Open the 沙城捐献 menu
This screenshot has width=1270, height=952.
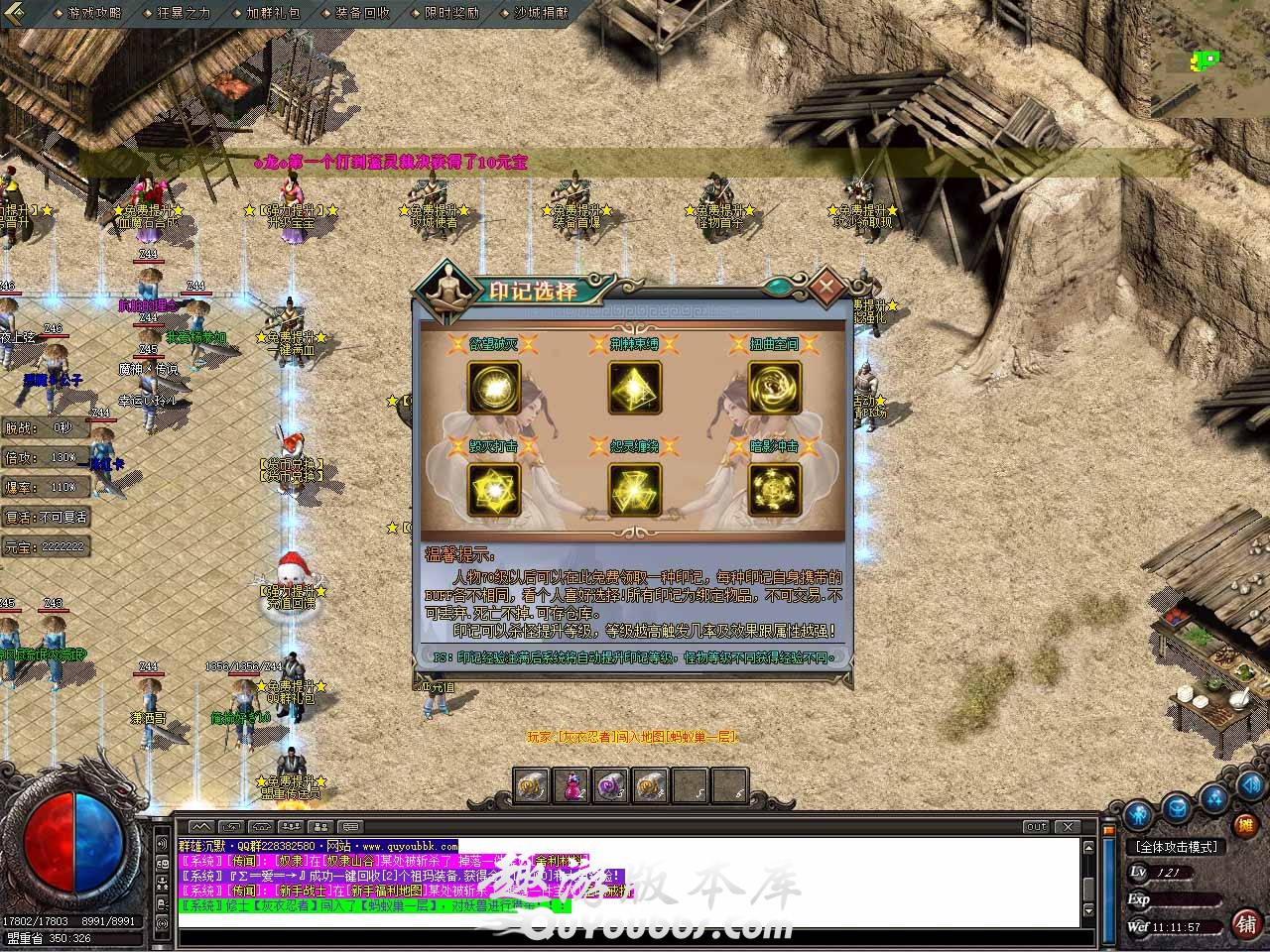point(542,13)
